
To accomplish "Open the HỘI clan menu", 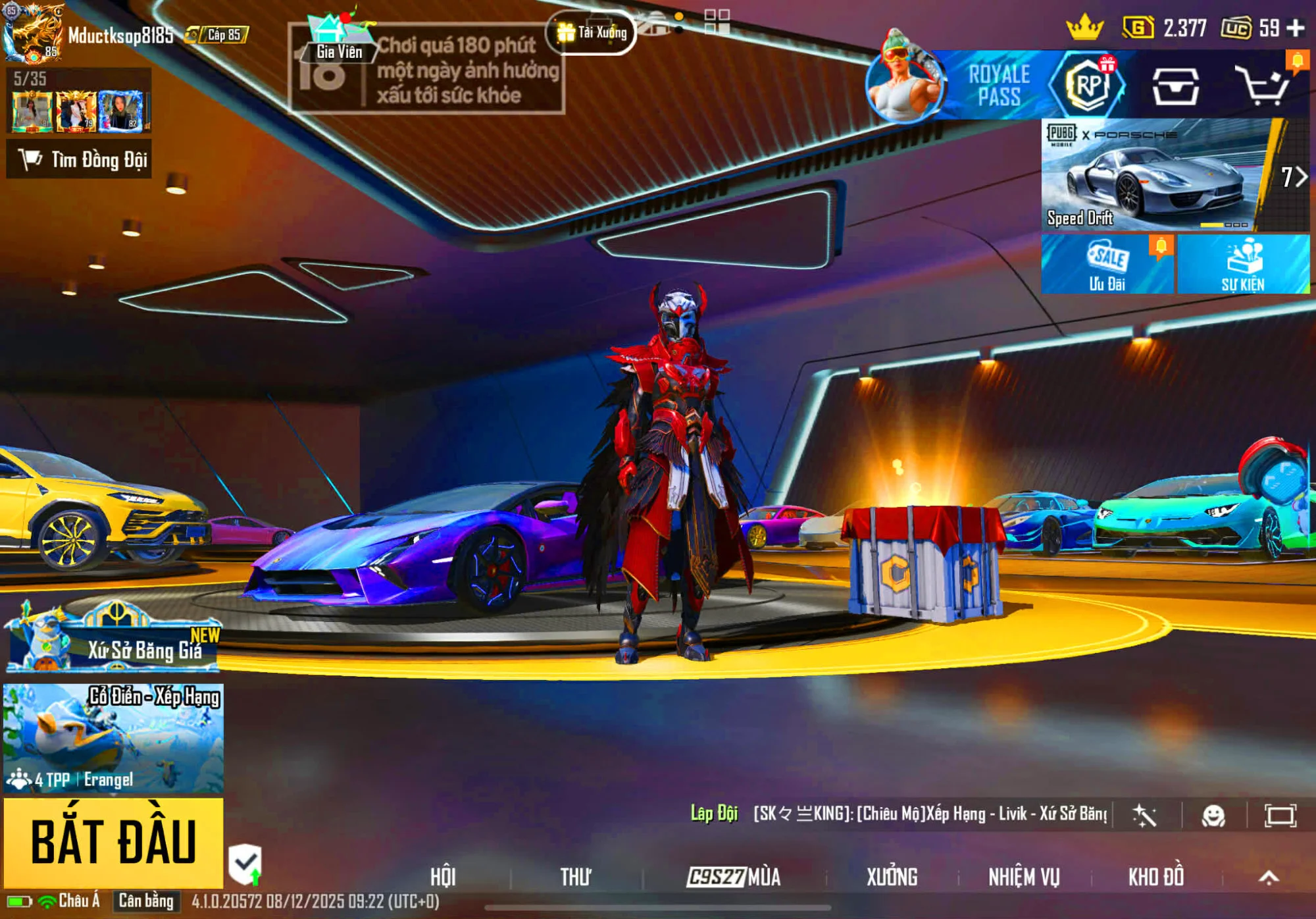I will (443, 877).
